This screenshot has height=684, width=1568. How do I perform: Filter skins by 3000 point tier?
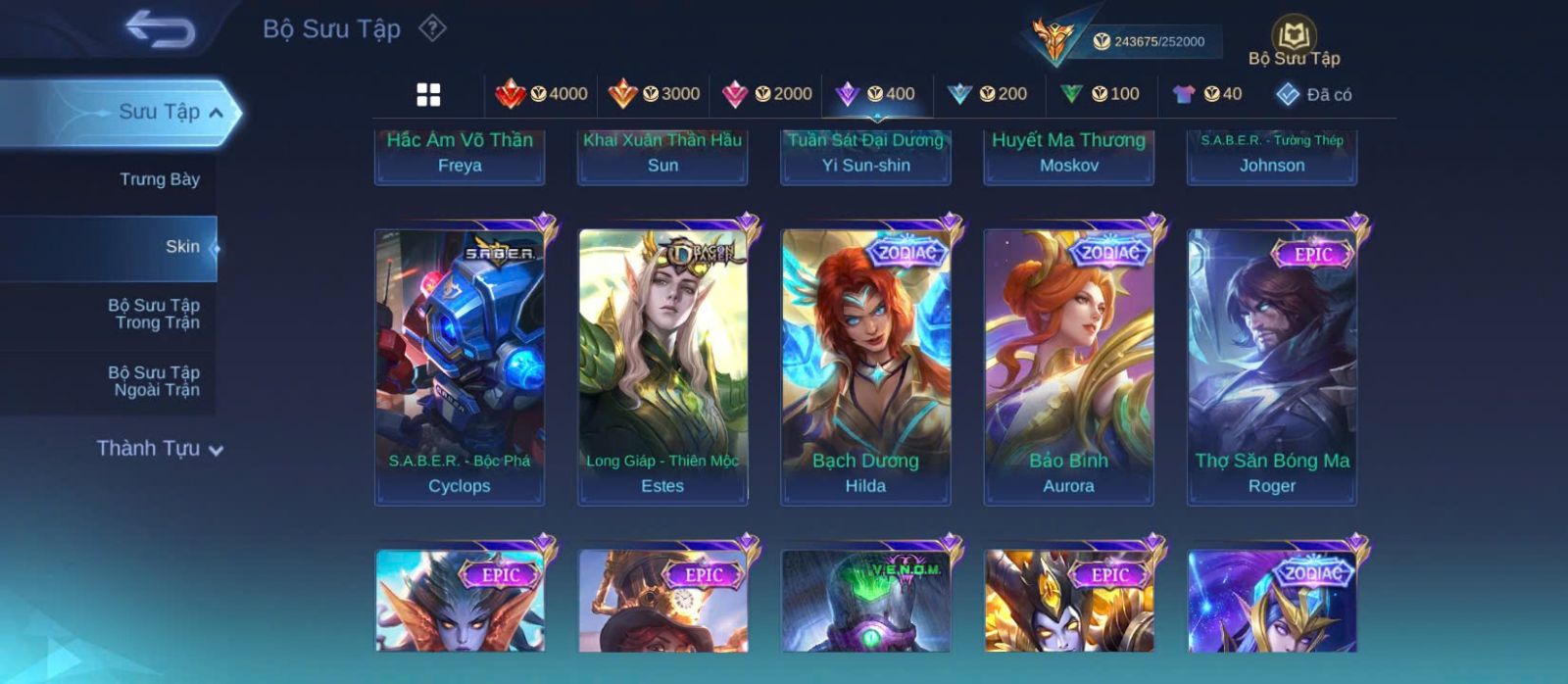click(654, 94)
